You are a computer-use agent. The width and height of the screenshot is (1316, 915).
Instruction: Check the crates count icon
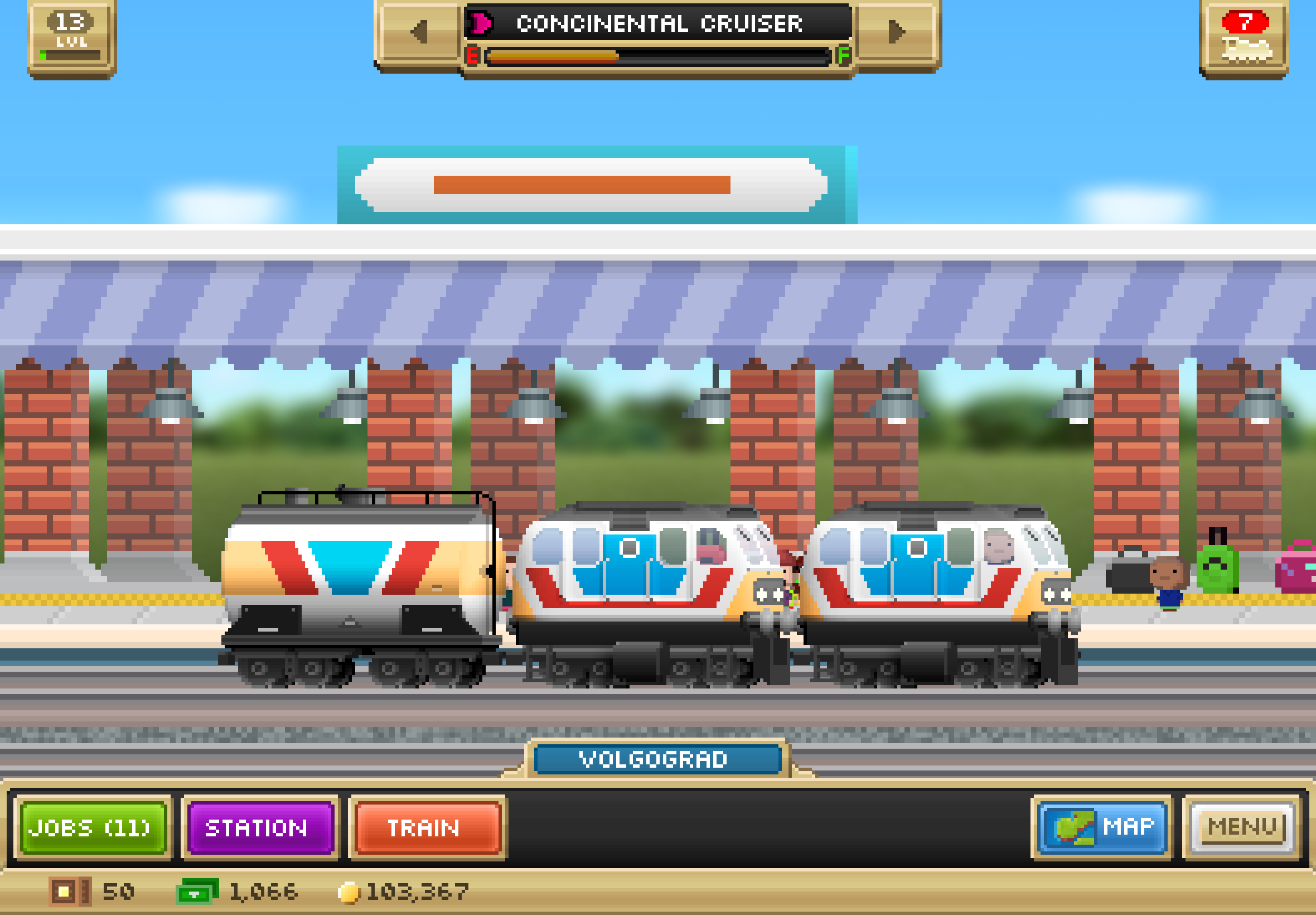click(69, 892)
